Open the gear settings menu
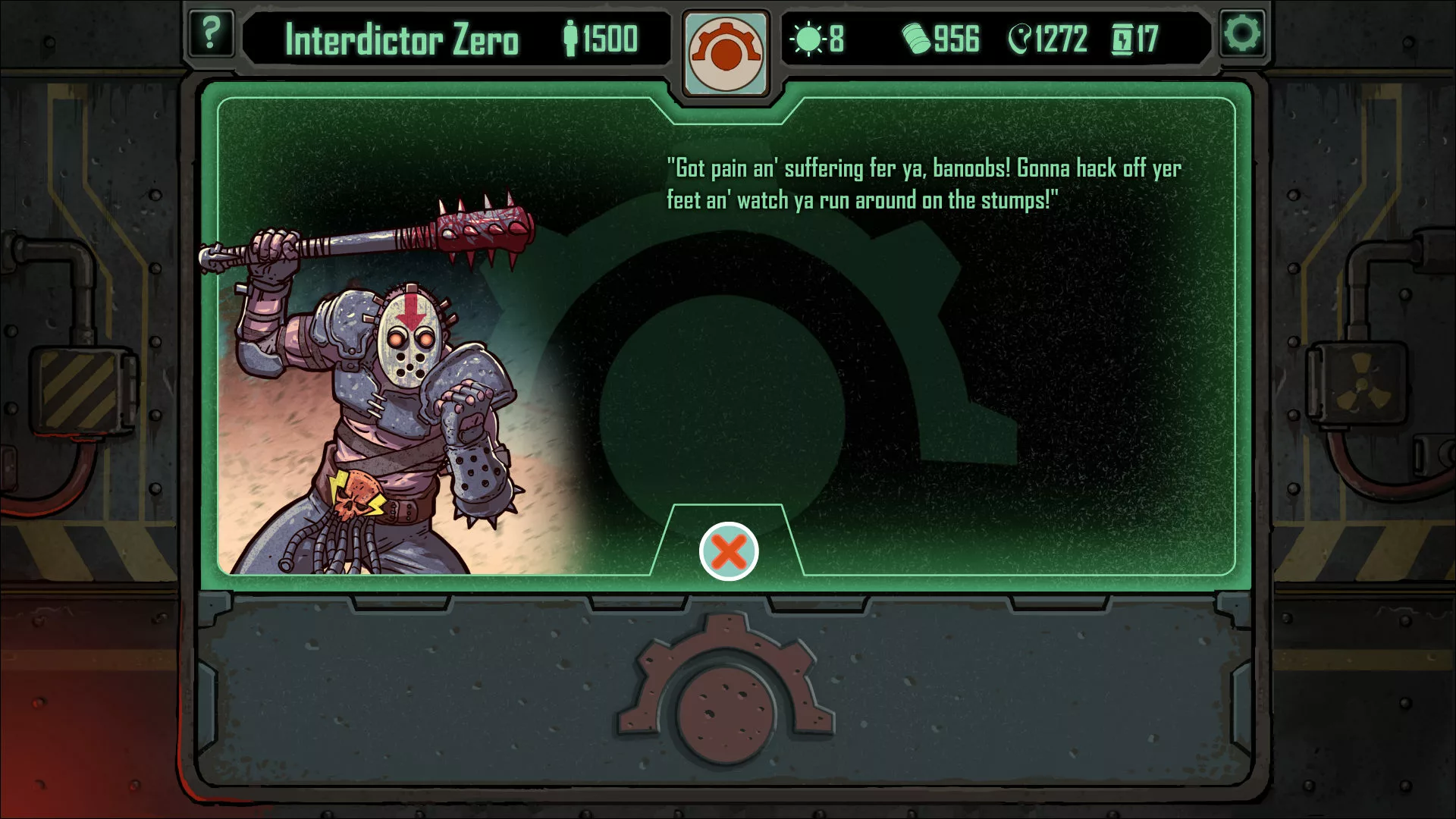 tap(1242, 34)
